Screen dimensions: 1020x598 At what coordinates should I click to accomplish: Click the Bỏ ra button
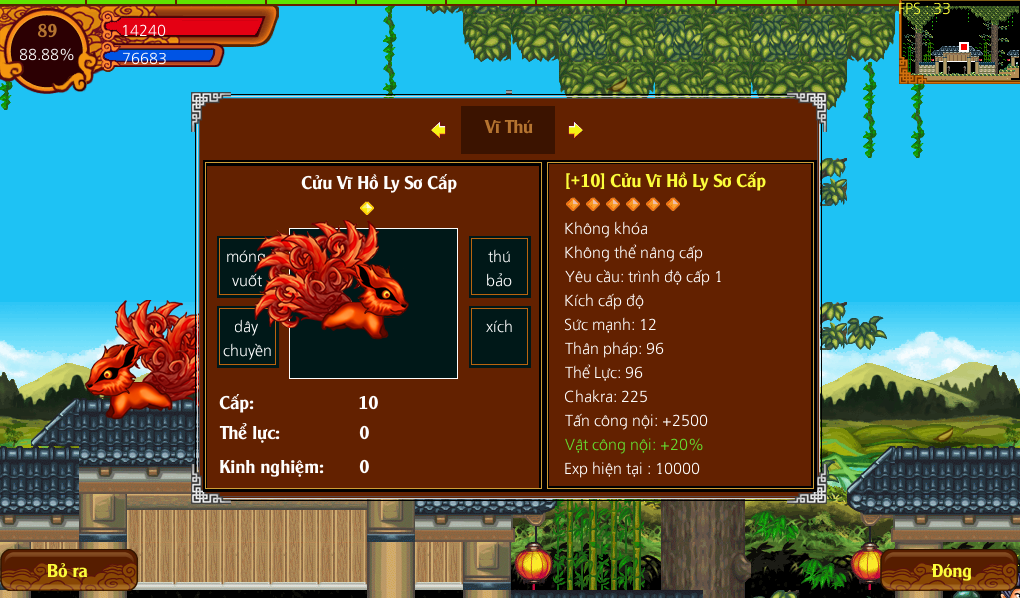pyautogui.click(x=68, y=571)
